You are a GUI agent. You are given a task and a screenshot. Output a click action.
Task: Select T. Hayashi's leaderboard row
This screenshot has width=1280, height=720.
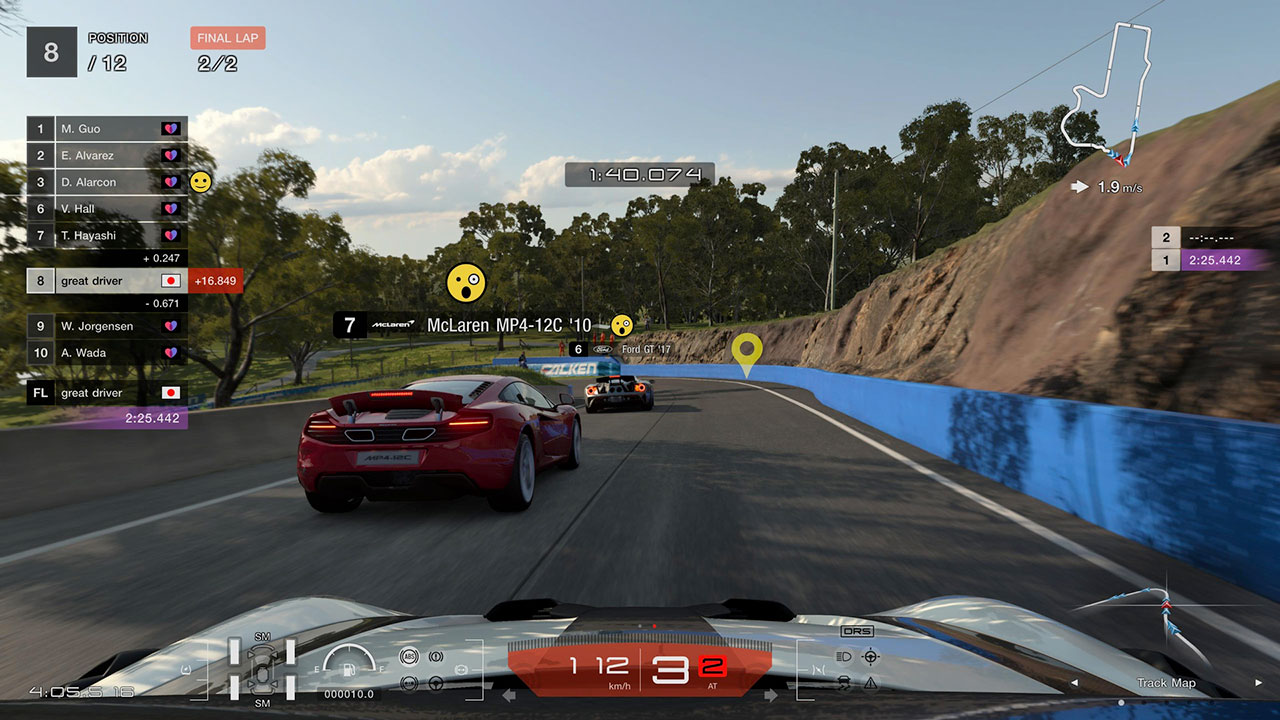pos(107,235)
